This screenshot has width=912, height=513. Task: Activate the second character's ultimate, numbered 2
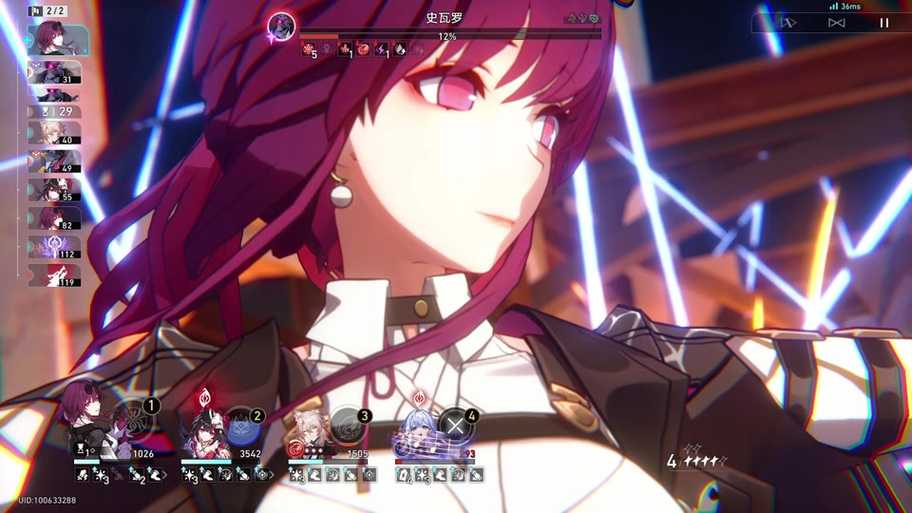click(241, 428)
